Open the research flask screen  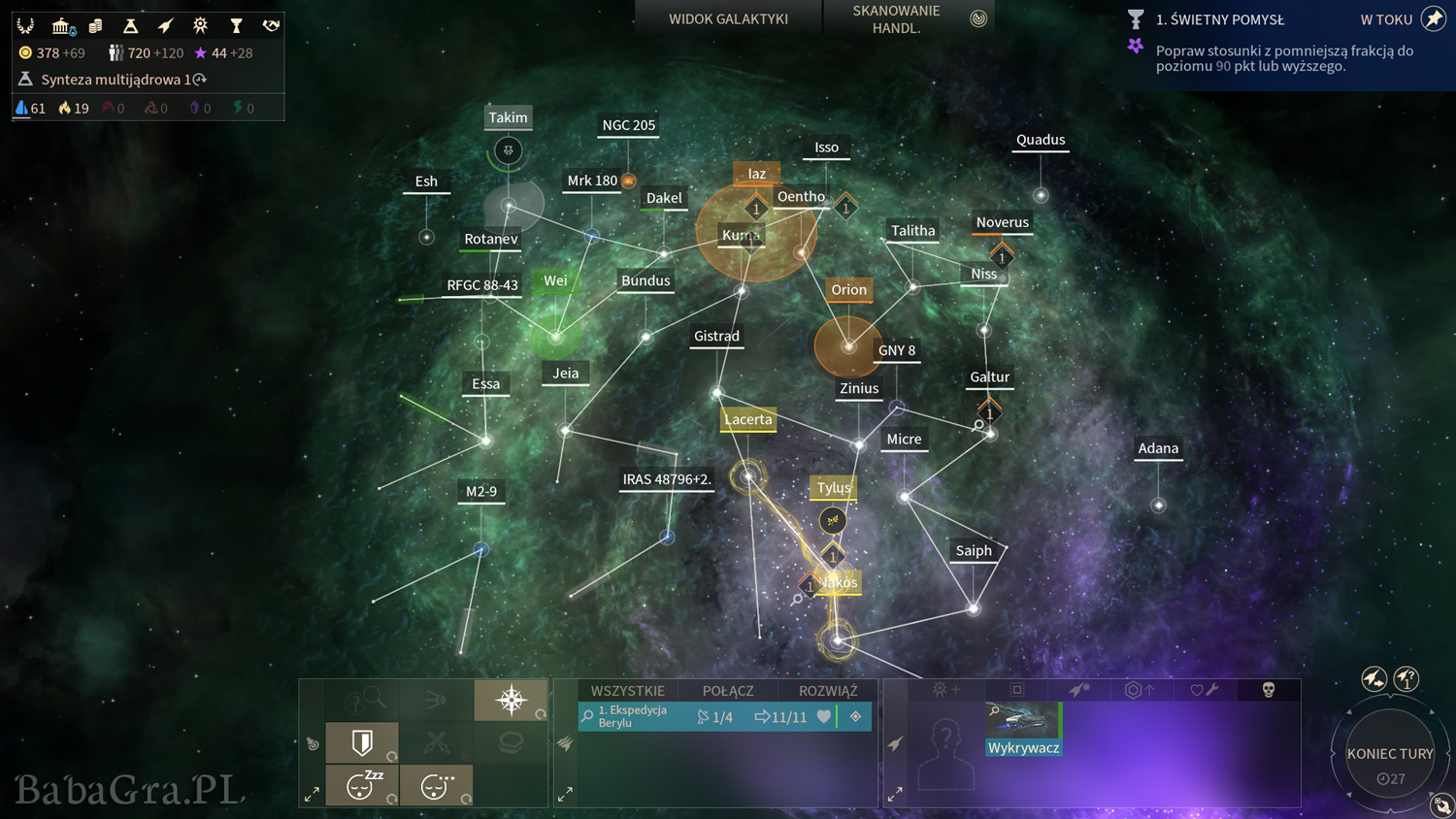(130, 25)
